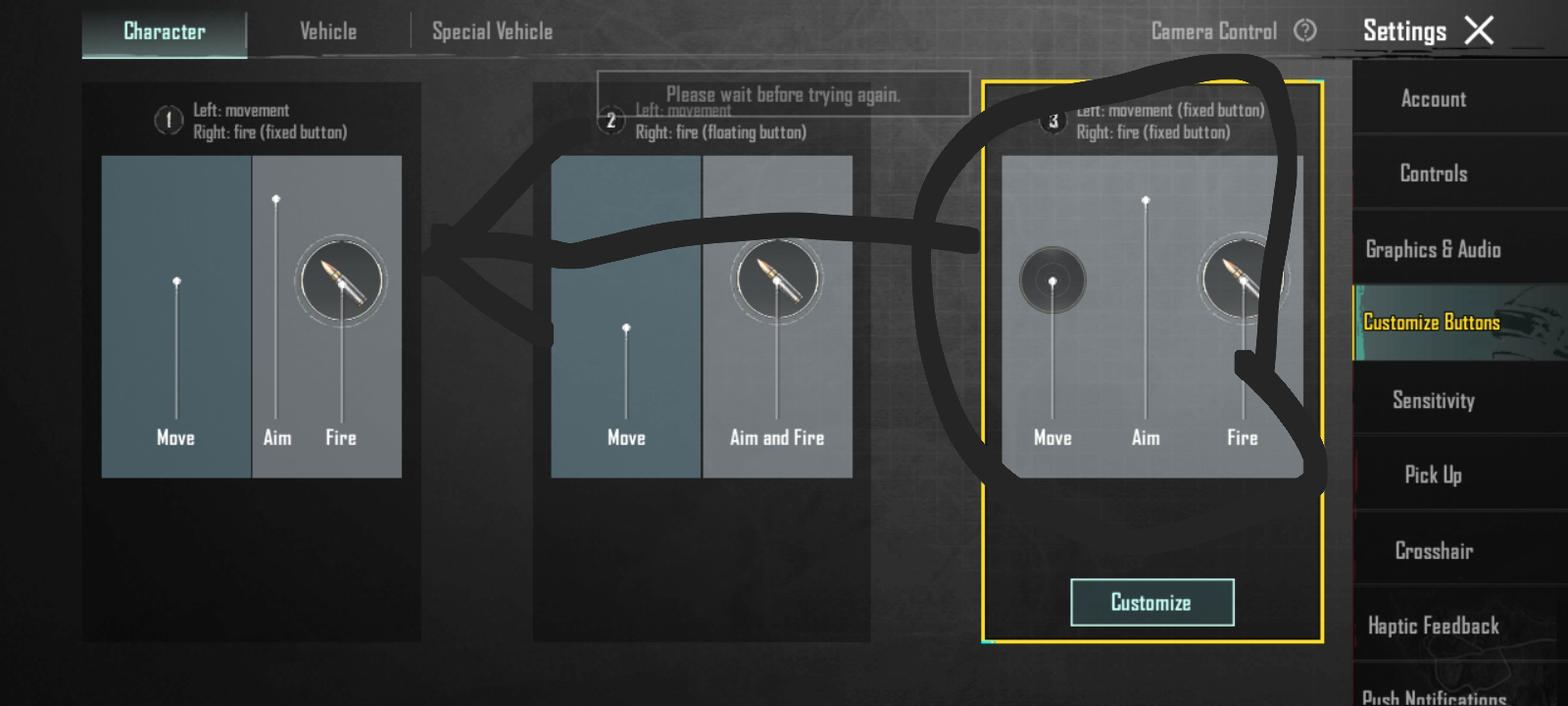Image resolution: width=1568 pixels, height=706 pixels.
Task: Open Haptic Feedback settings
Action: pyautogui.click(x=1433, y=625)
